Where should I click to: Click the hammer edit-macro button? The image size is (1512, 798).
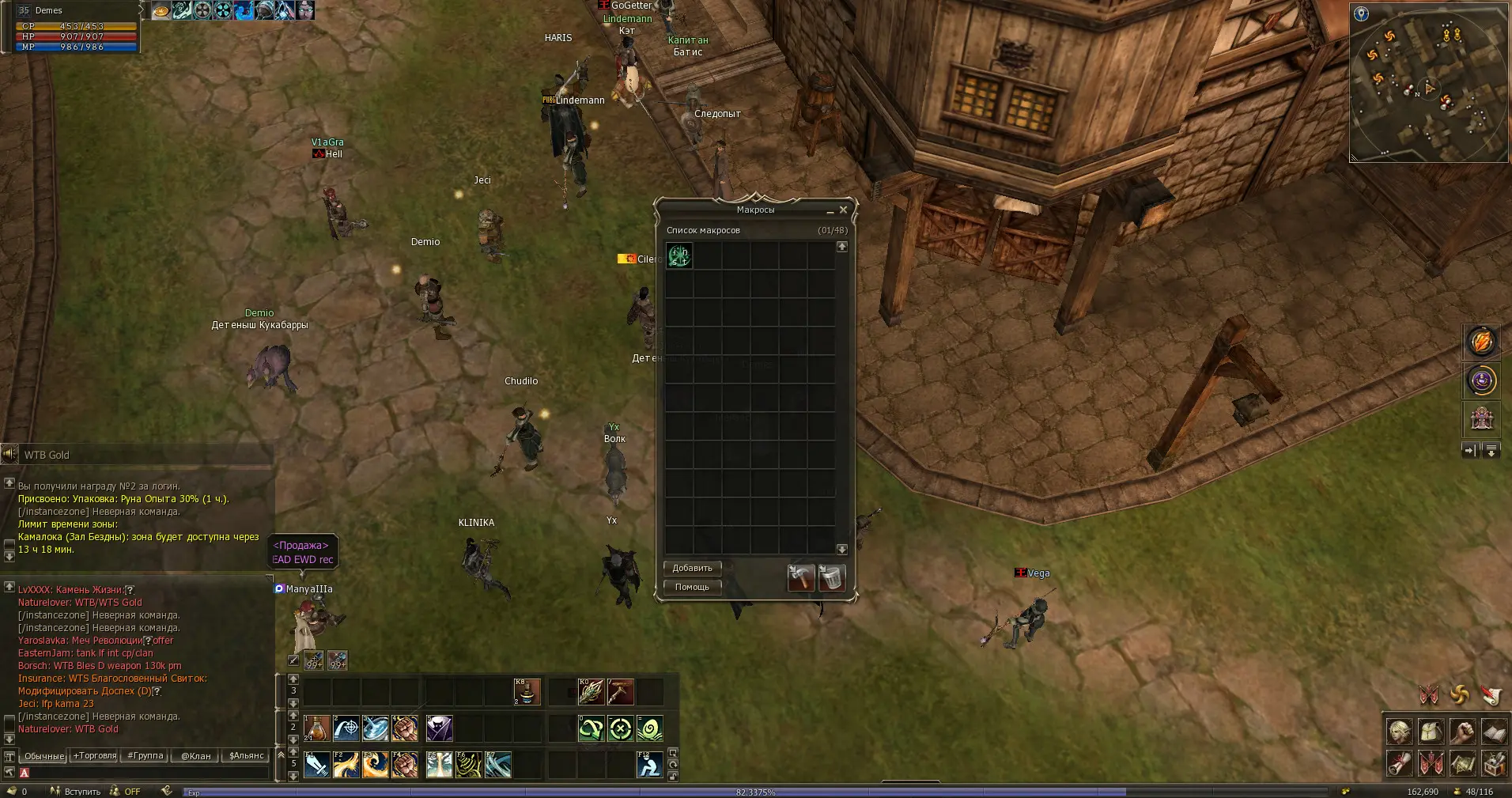pyautogui.click(x=800, y=577)
